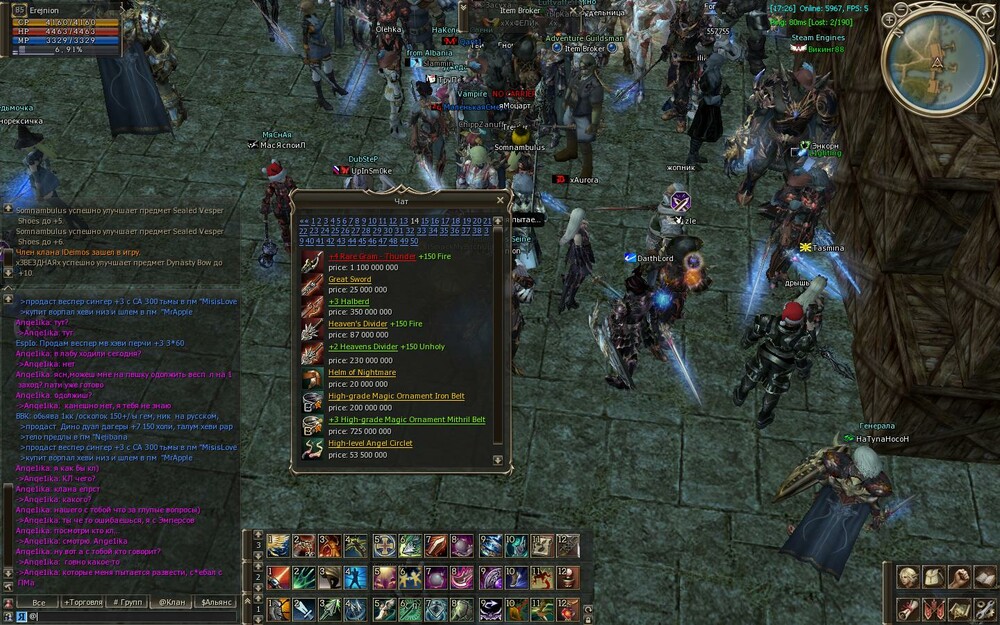Switch chat to the Все tab
The image size is (1000, 625).
coord(39,603)
